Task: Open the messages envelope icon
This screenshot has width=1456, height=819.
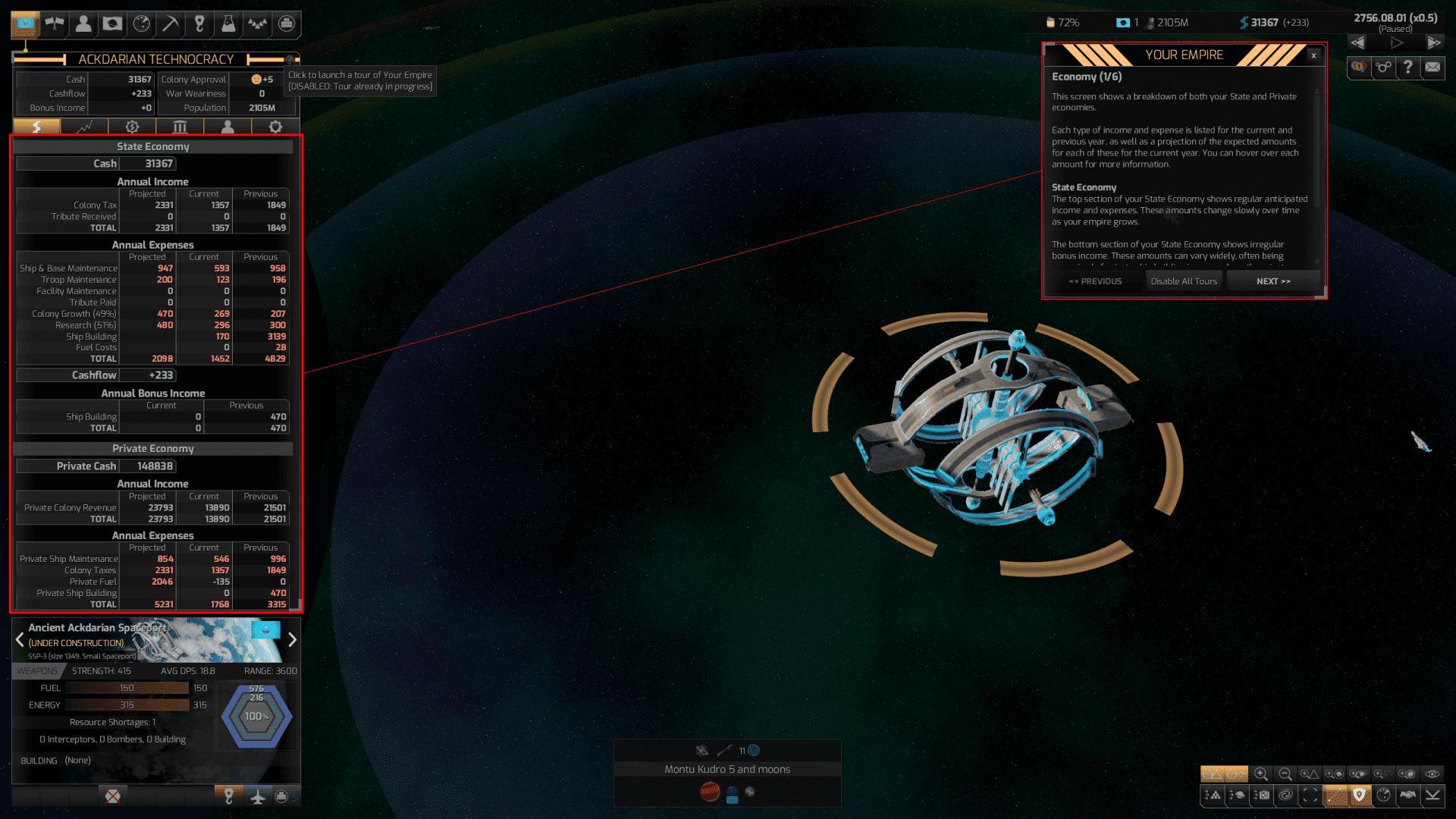Action: pos(1432,68)
